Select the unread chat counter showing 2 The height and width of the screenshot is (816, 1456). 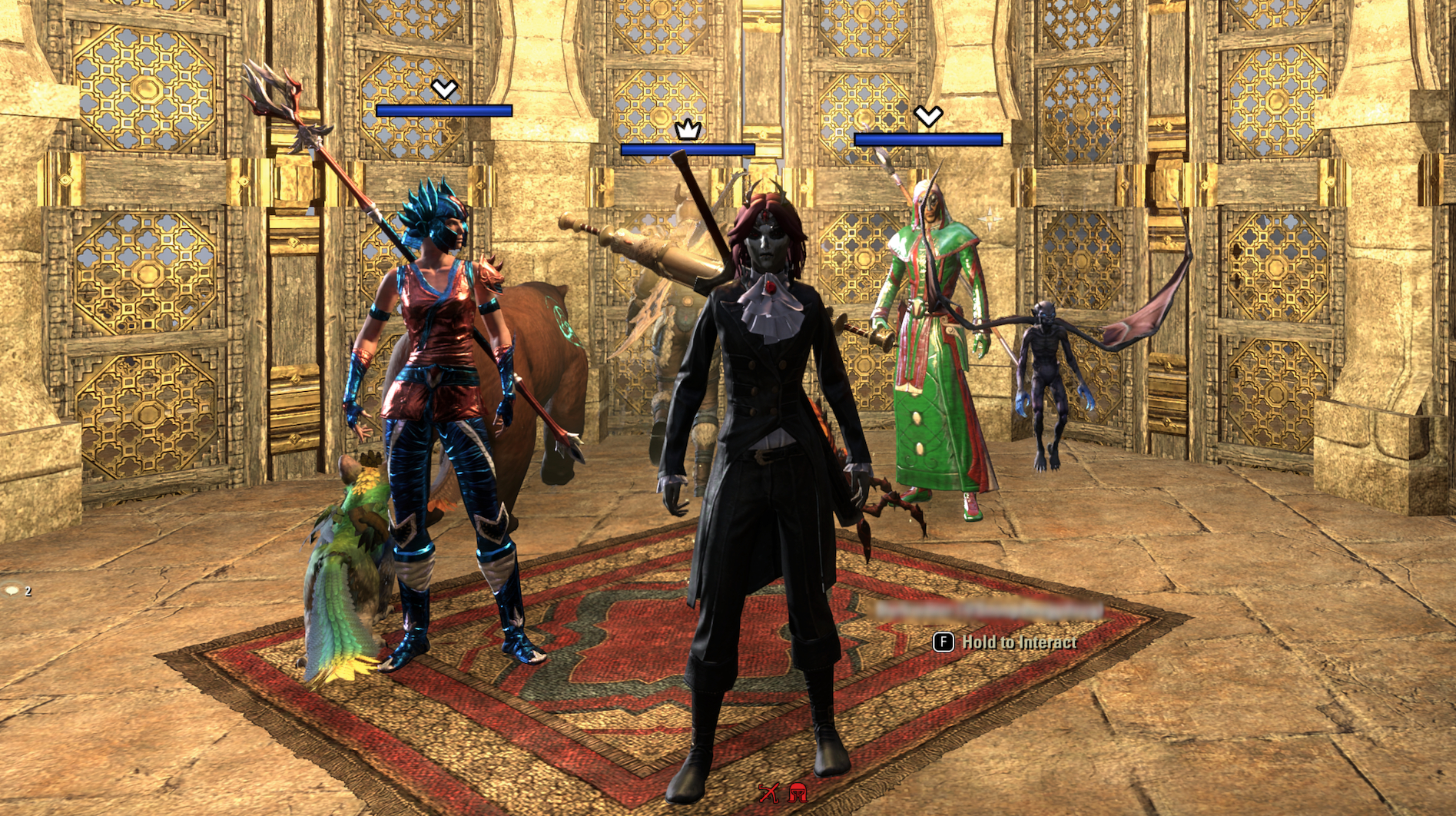coord(28,592)
